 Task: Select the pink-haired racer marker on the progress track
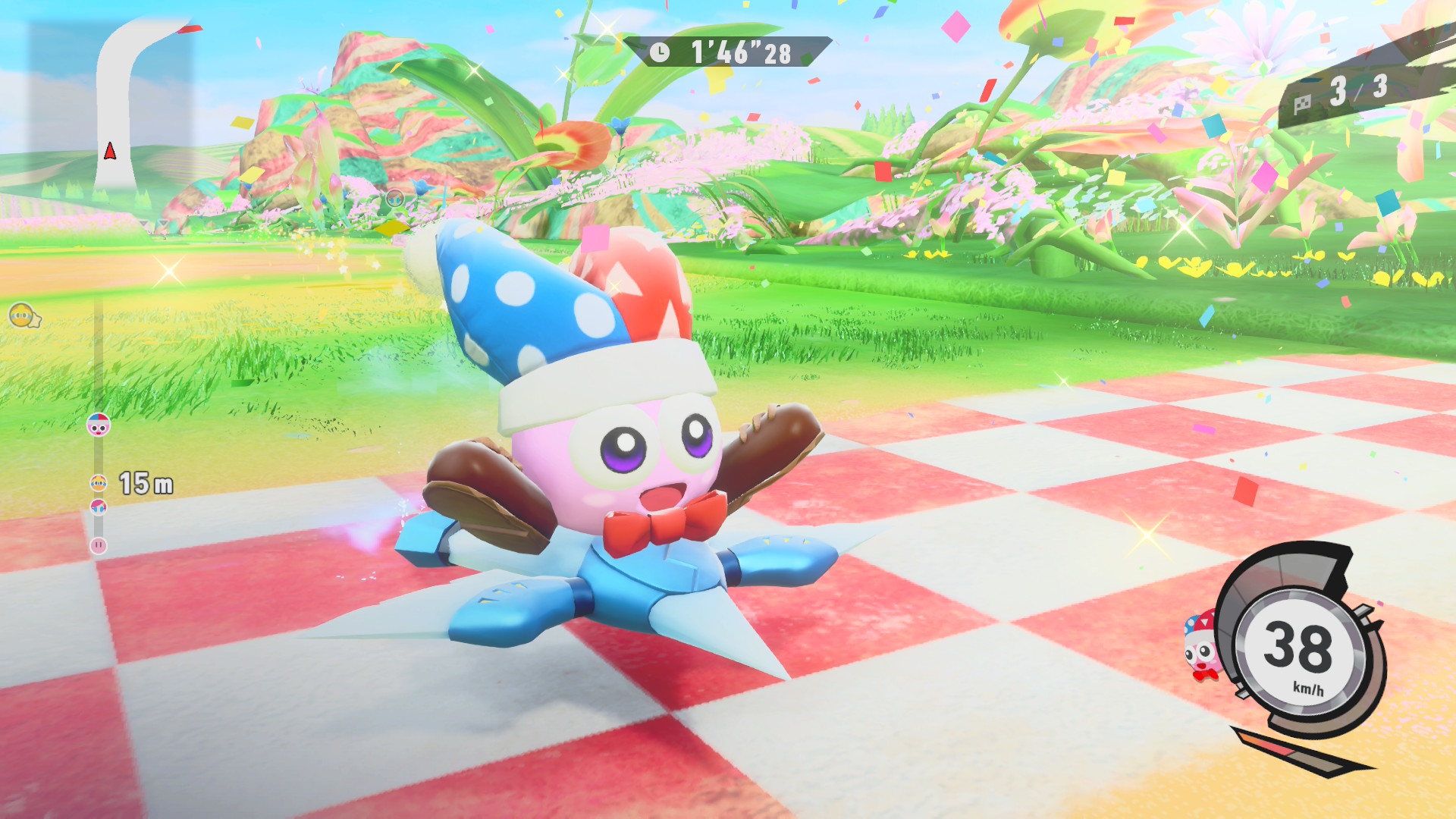(x=99, y=507)
